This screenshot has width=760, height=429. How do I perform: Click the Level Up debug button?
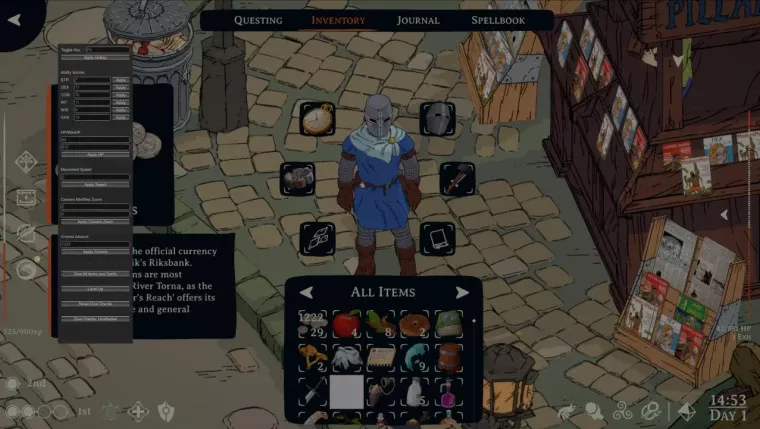[x=95, y=288]
